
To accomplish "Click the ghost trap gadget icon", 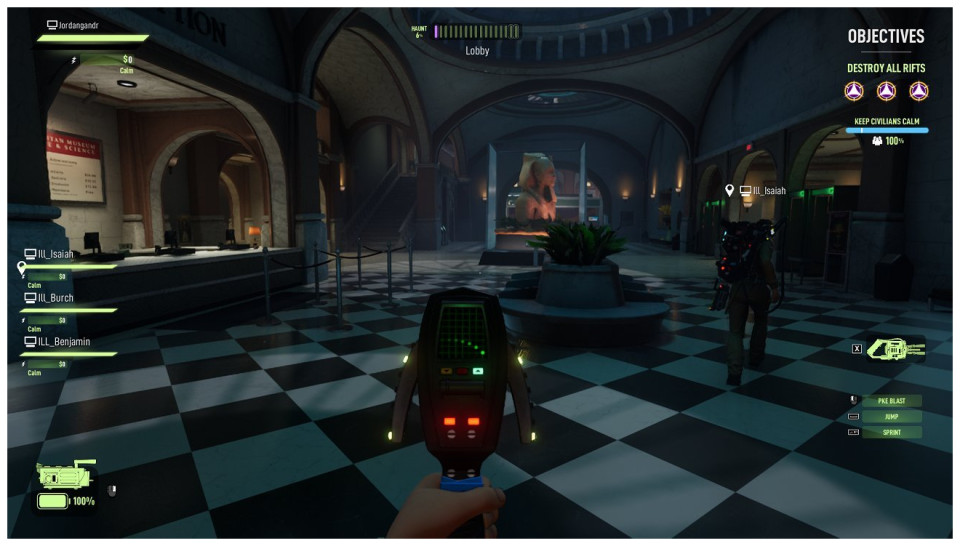I will pyautogui.click(x=897, y=349).
